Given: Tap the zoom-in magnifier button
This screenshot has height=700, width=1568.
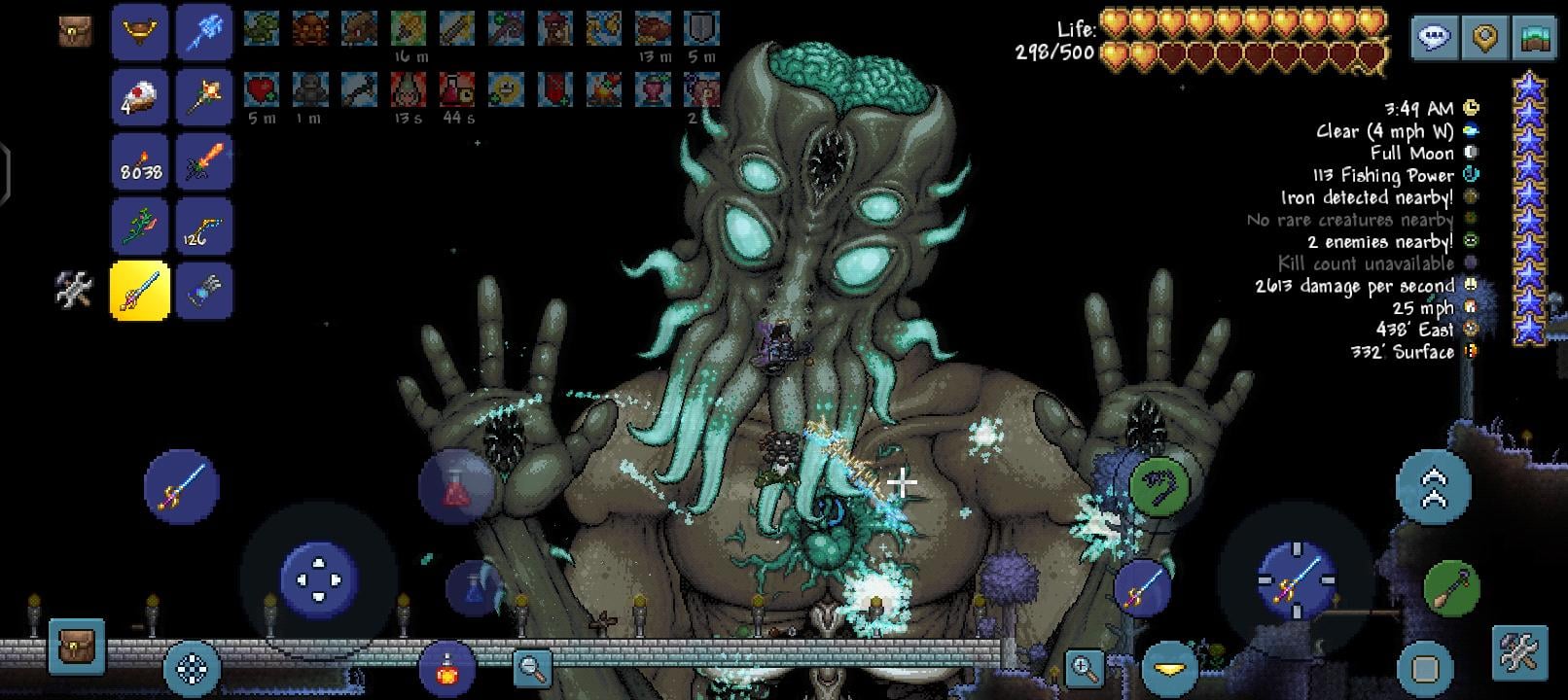Looking at the screenshot, I should pos(1084,667).
